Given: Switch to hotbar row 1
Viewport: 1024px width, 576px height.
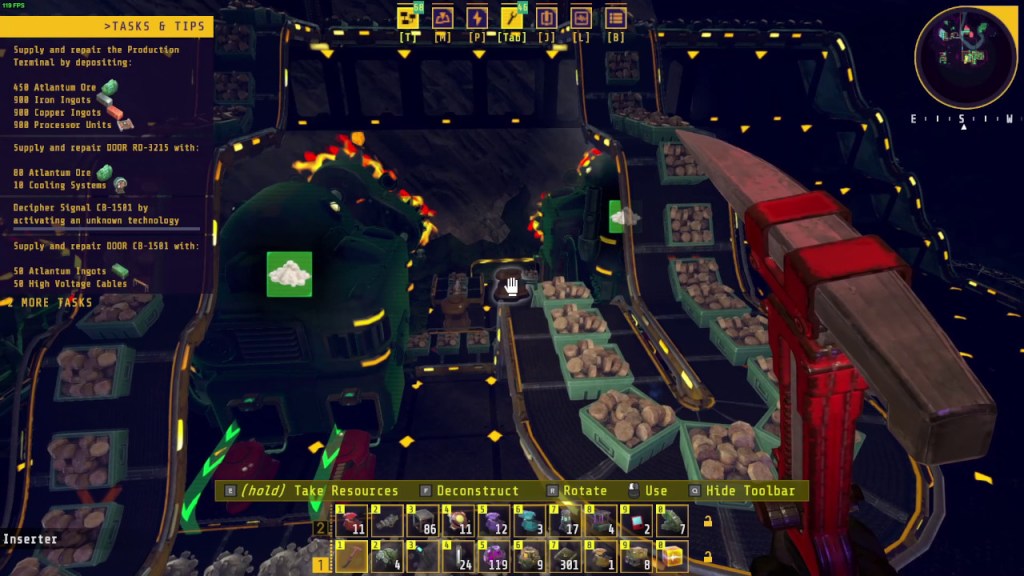Looking at the screenshot, I should (320, 564).
